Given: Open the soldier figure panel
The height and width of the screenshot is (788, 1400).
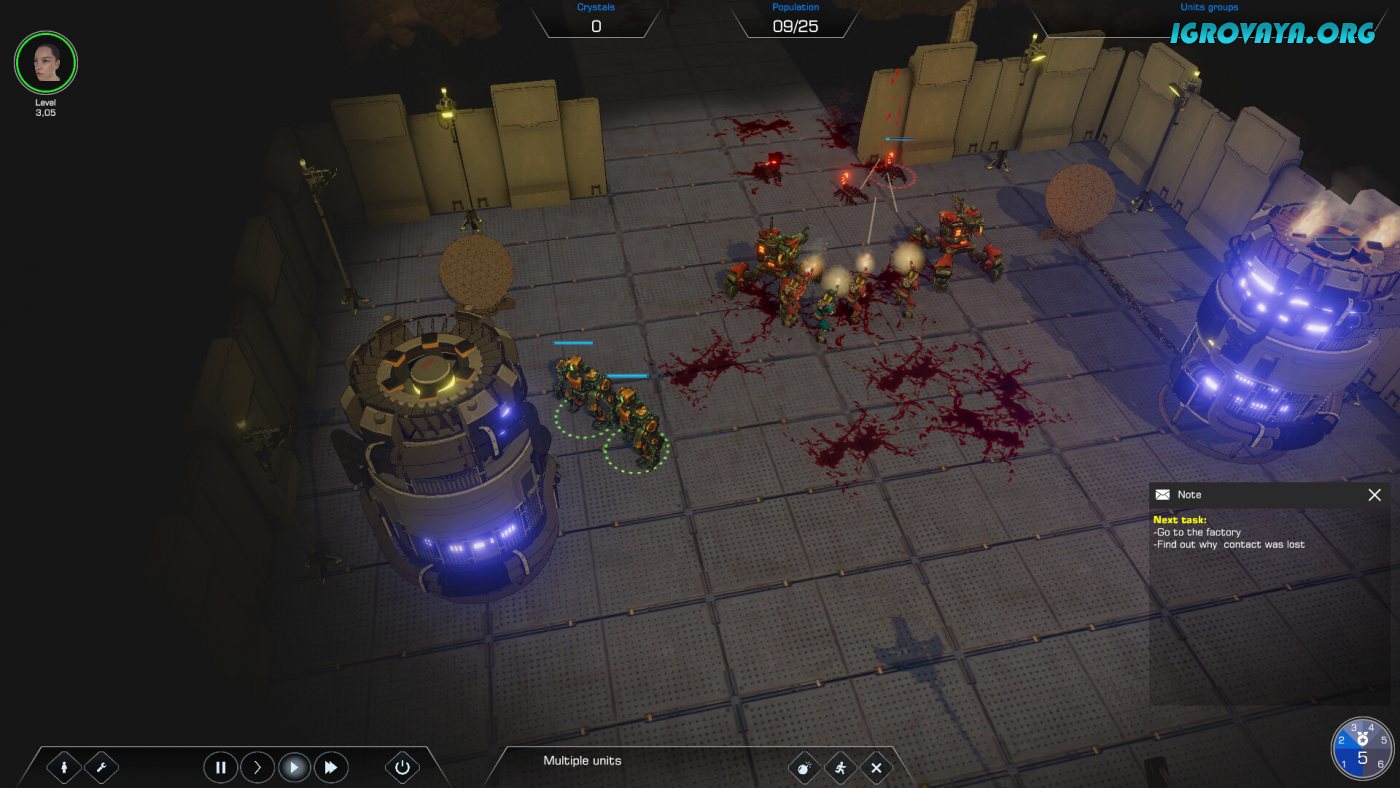Looking at the screenshot, I should [x=65, y=768].
